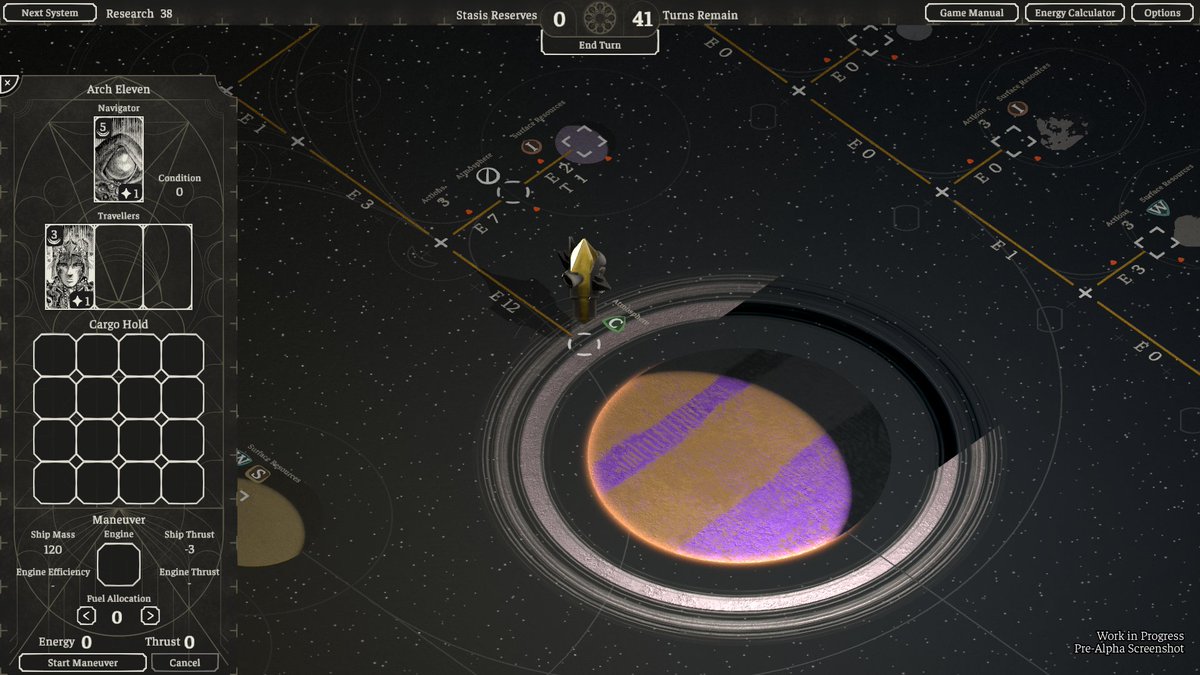Viewport: 1200px width, 675px height.
Task: Select the empty Engine slot
Action: tap(118, 565)
